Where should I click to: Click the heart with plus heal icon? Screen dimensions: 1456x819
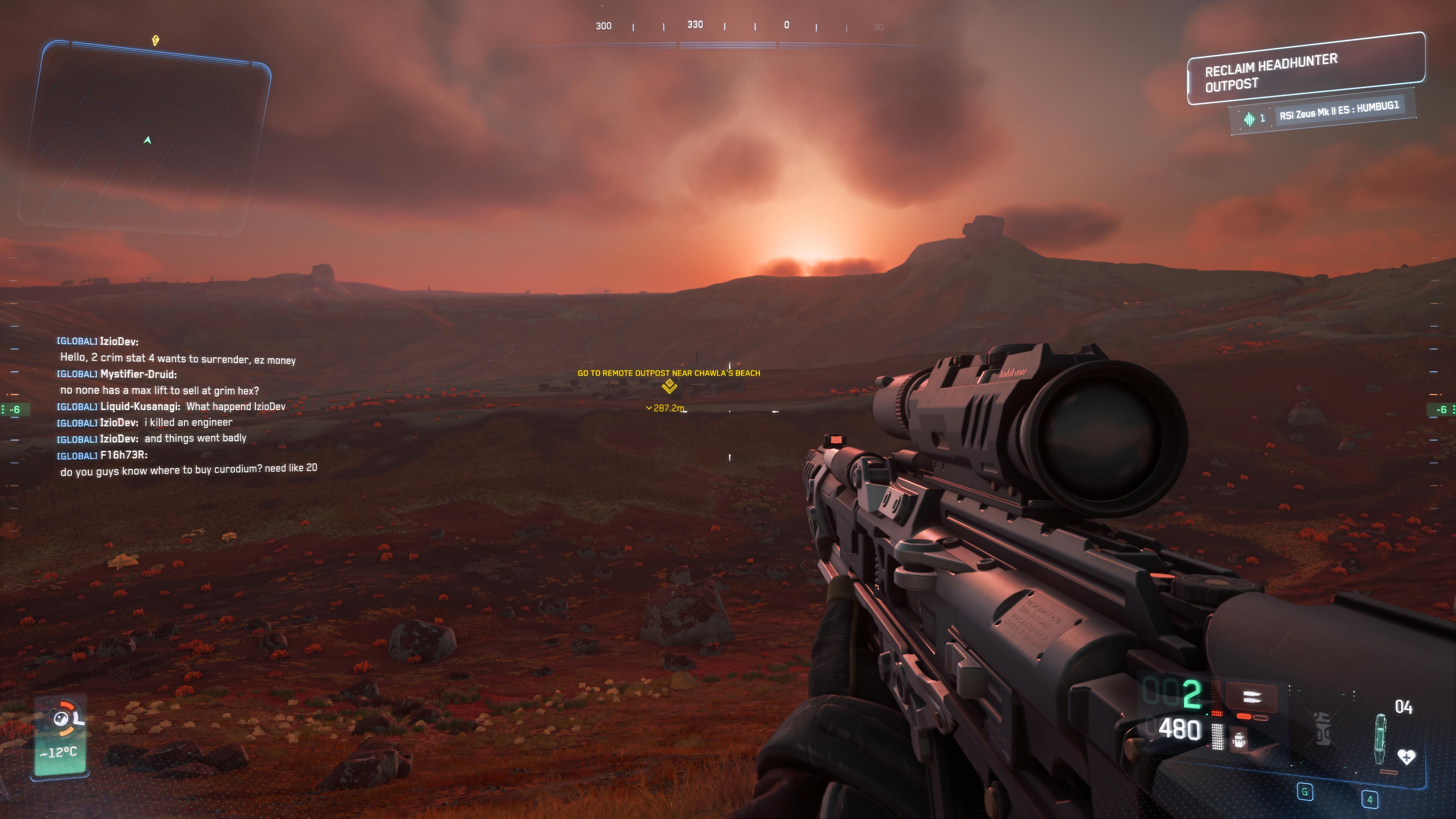[x=1406, y=756]
